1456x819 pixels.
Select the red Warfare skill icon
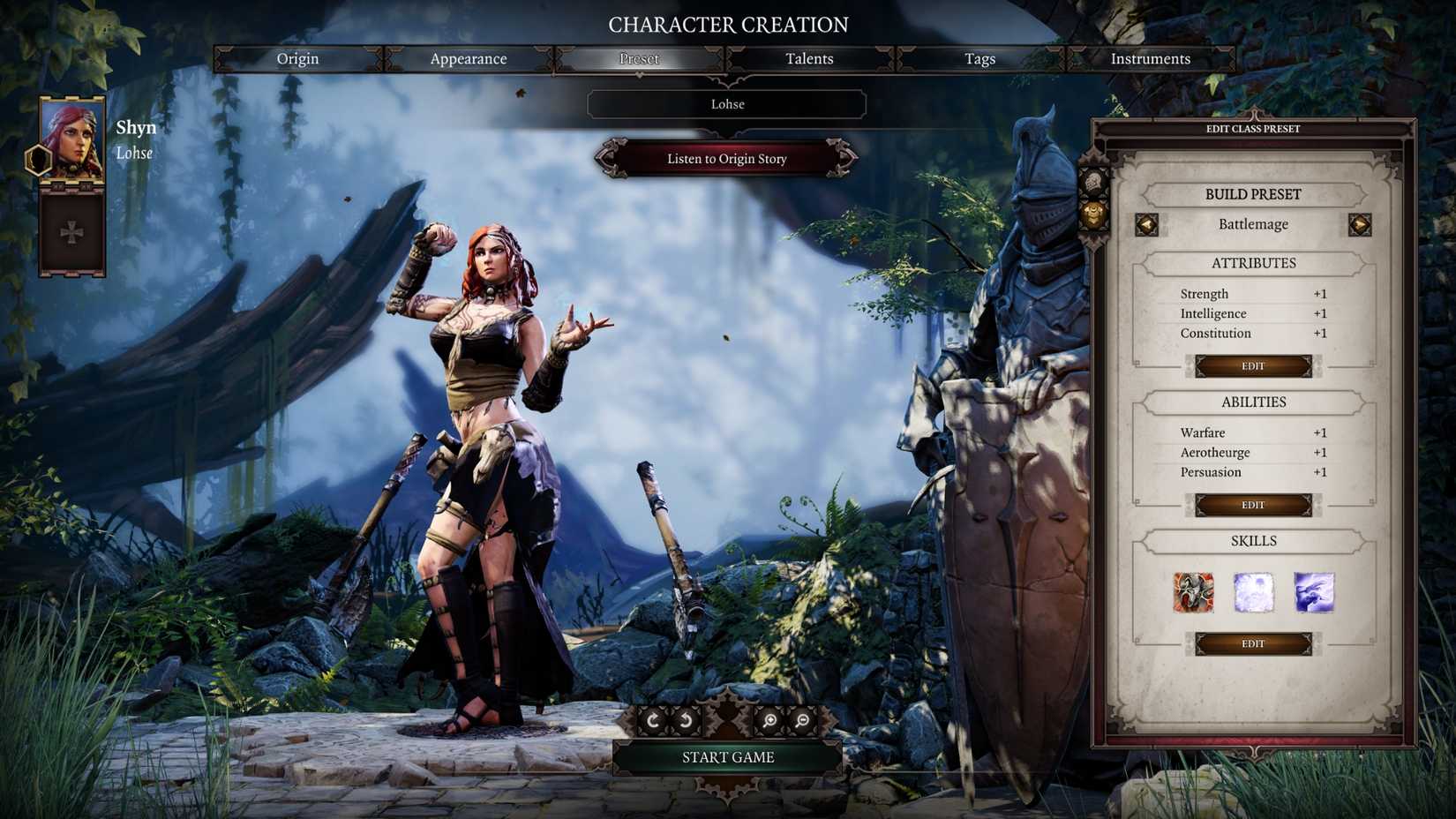click(x=1194, y=593)
